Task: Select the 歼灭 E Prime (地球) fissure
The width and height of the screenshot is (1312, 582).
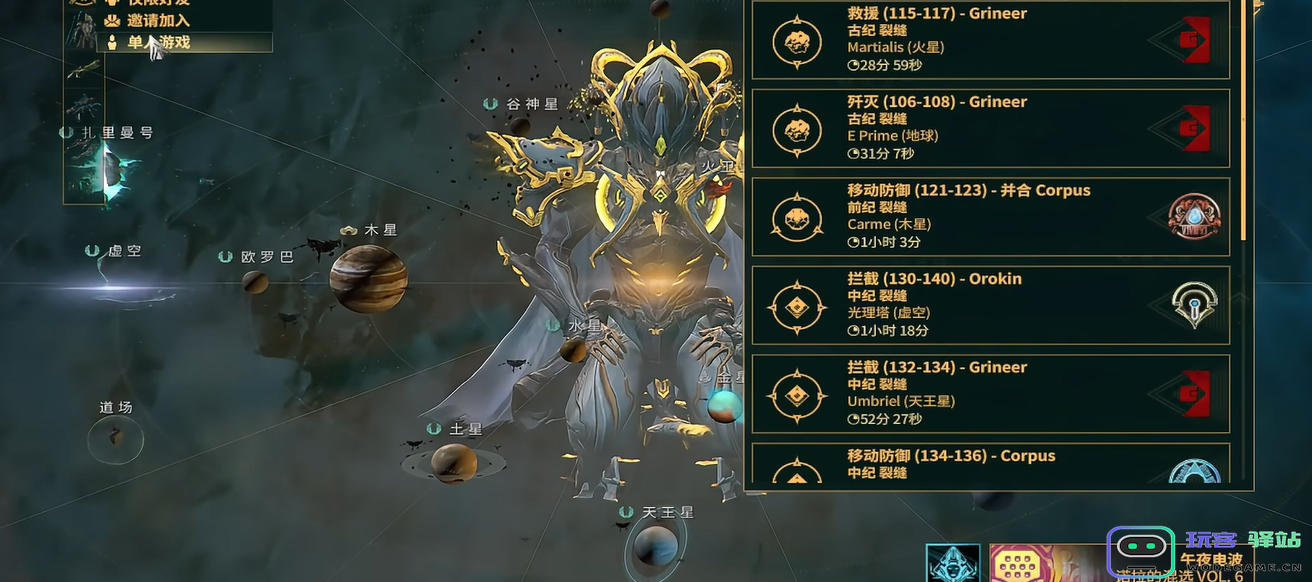Action: 989,127
